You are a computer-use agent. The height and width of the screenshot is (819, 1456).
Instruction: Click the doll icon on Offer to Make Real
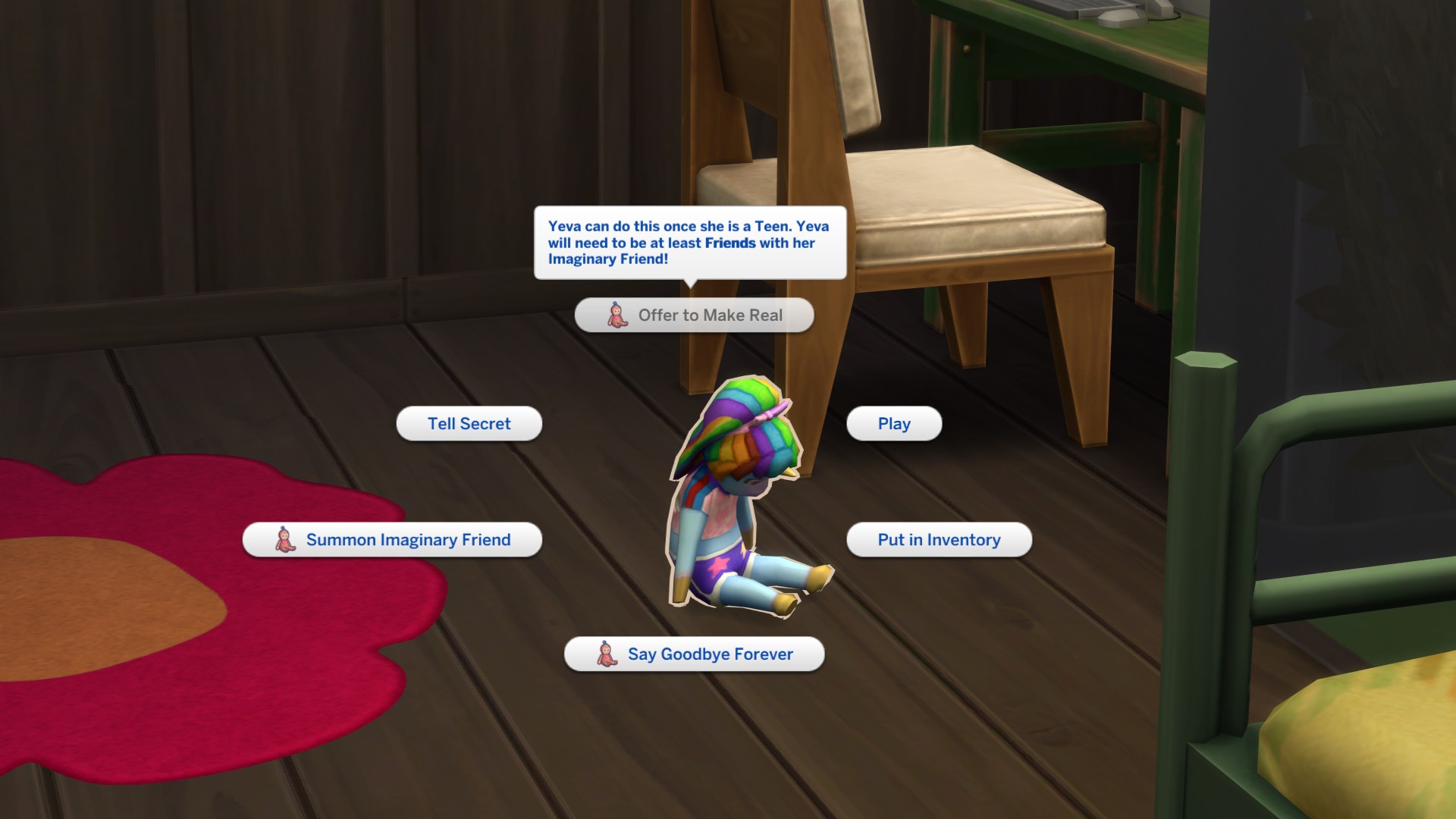617,316
